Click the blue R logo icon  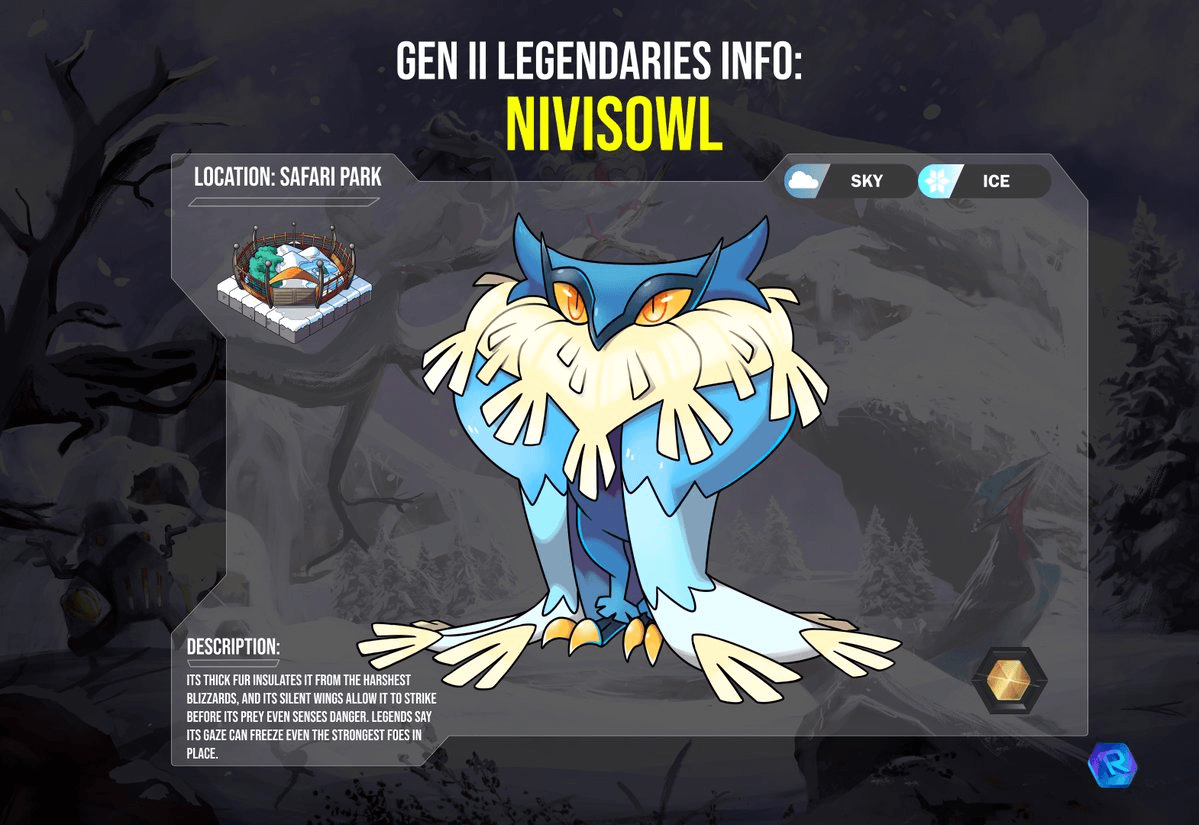point(1111,765)
